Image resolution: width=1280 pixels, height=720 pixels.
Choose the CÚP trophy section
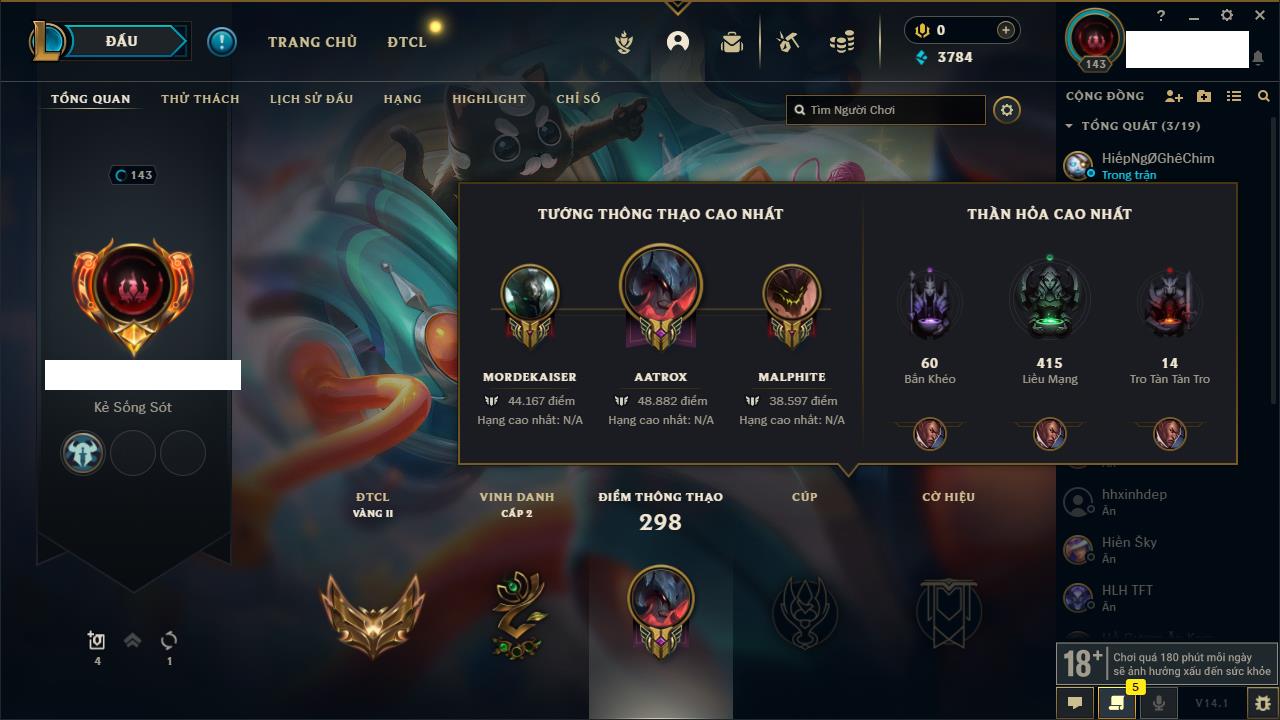[x=804, y=610]
